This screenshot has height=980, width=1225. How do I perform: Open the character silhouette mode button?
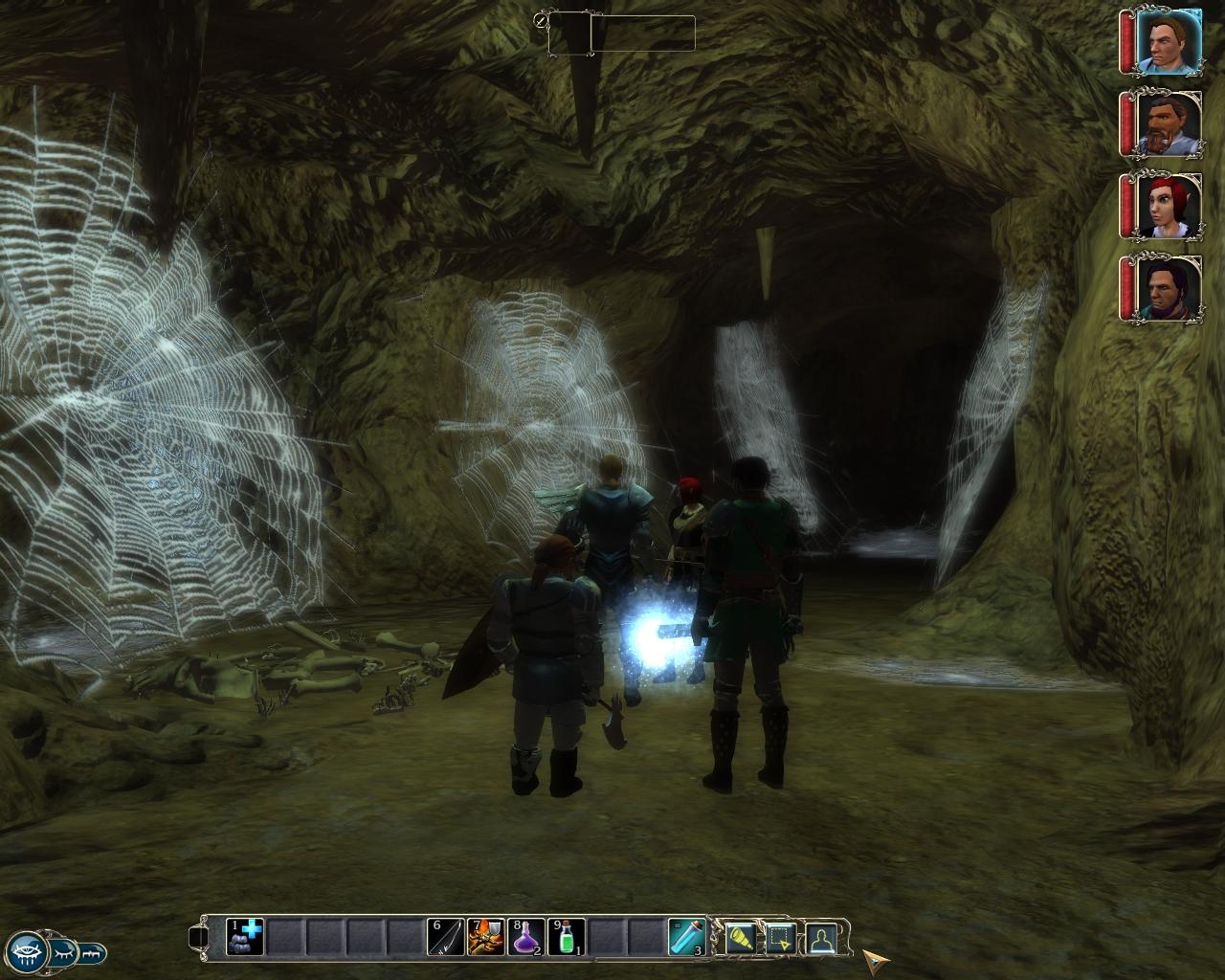tap(821, 939)
